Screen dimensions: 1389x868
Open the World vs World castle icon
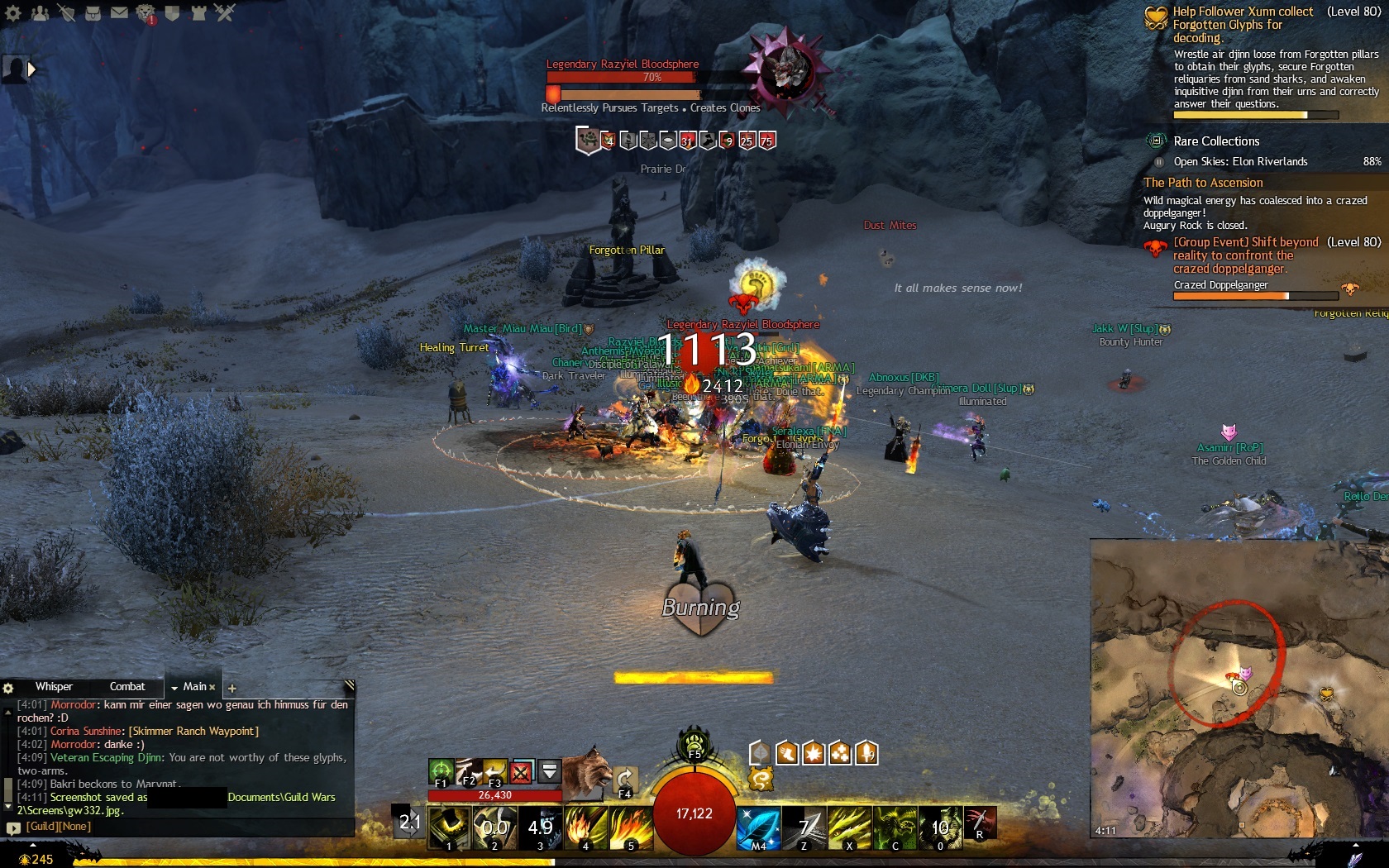(x=198, y=12)
